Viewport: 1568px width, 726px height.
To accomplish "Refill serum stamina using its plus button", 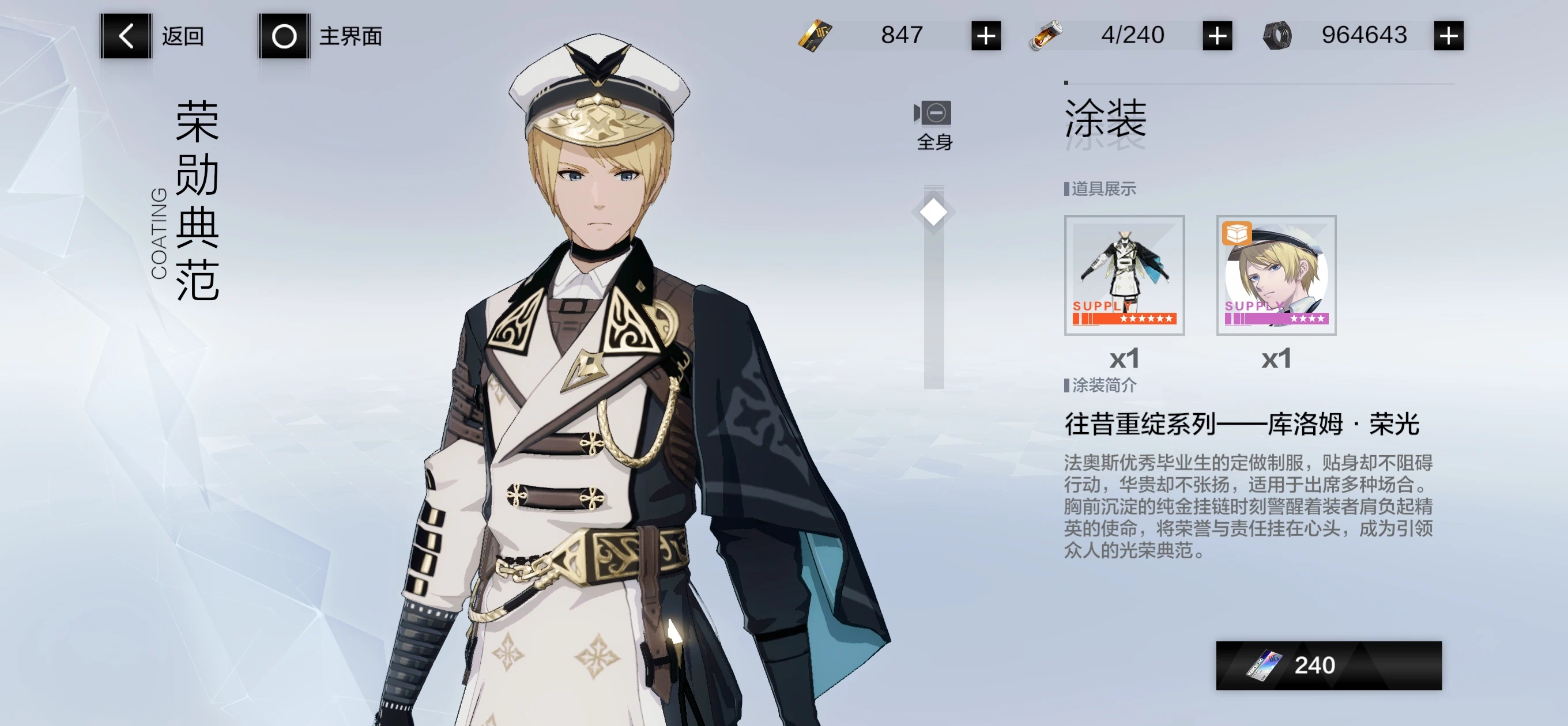I will click(x=1217, y=36).
